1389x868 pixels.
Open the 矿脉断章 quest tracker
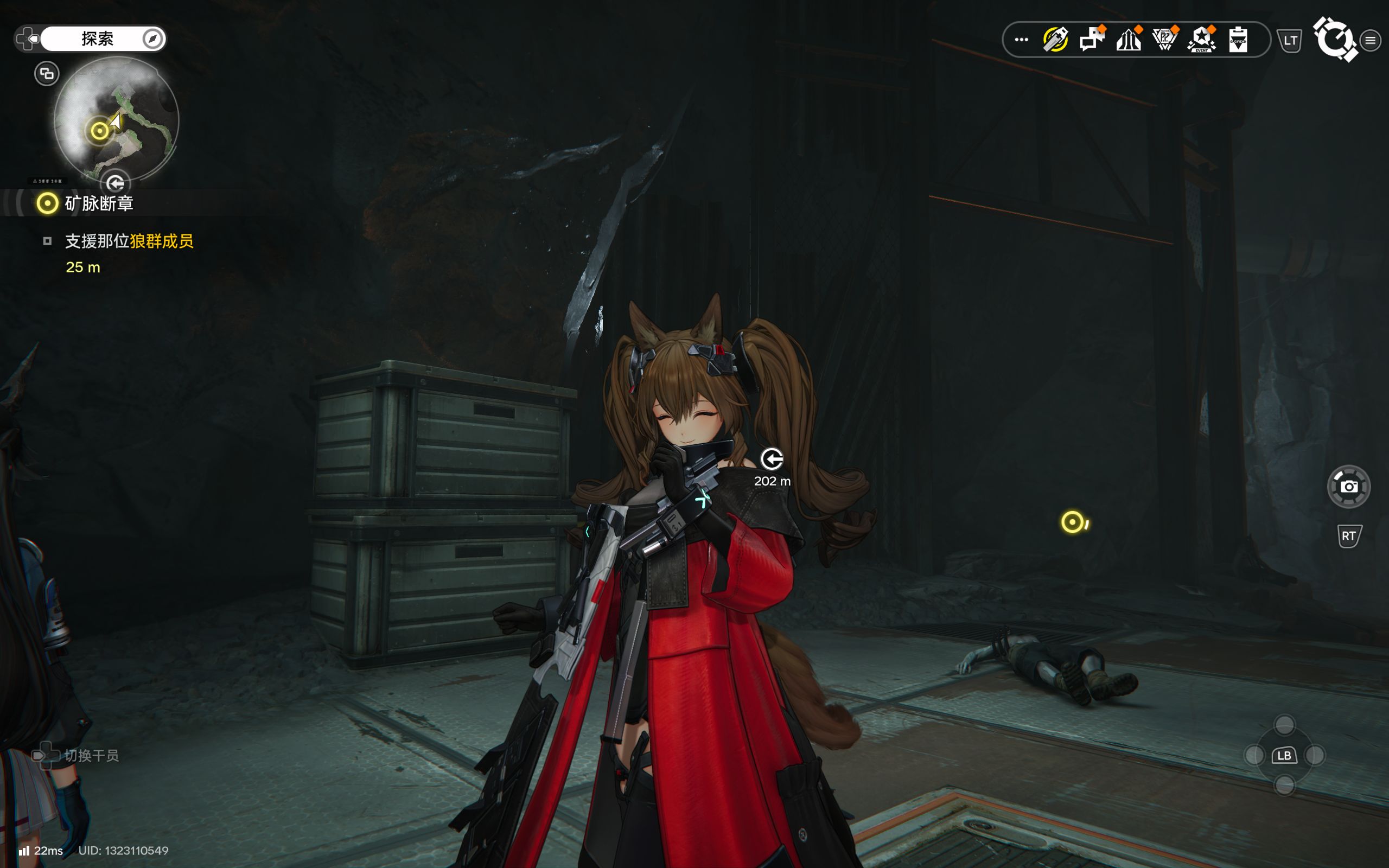98,203
